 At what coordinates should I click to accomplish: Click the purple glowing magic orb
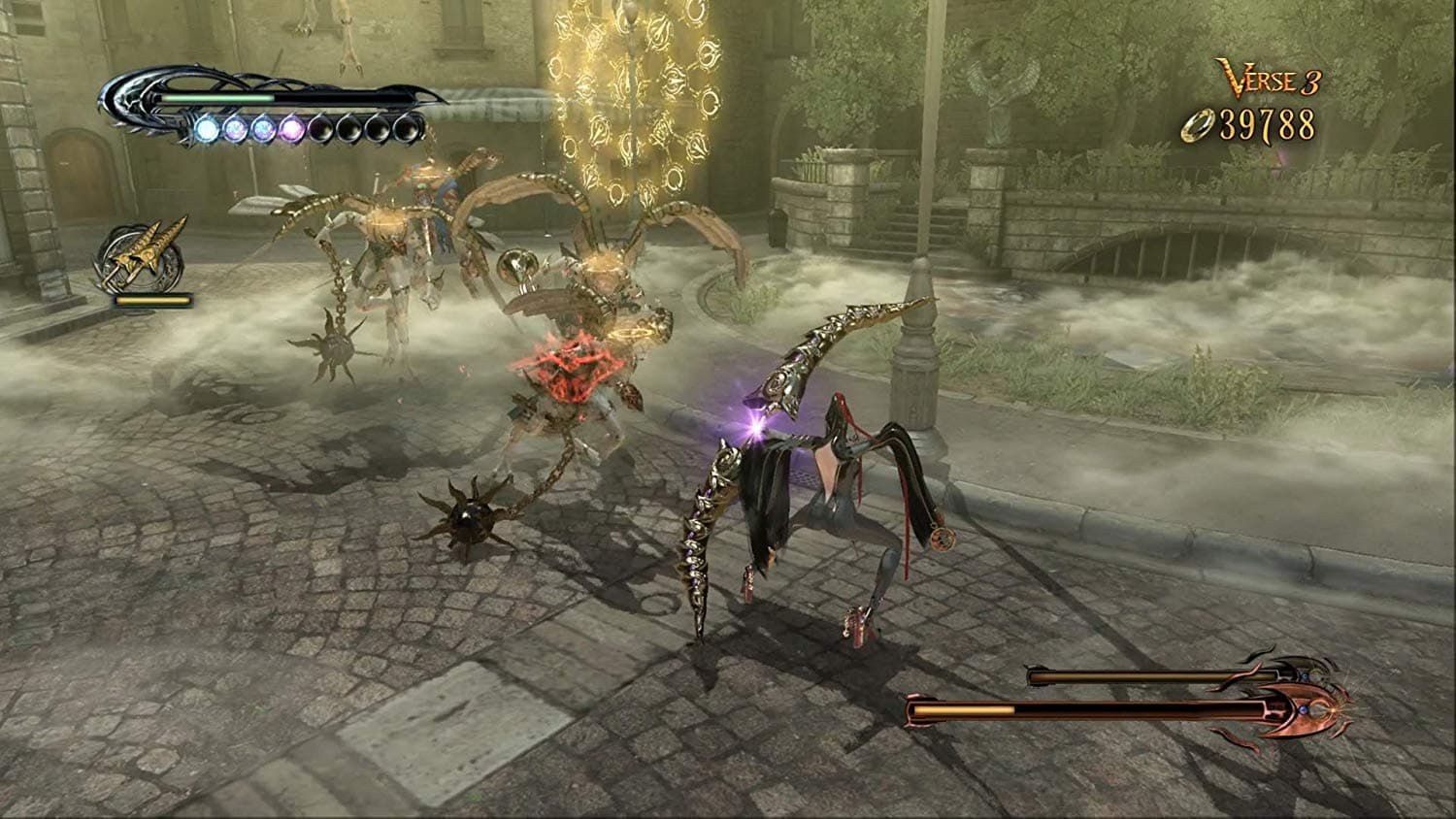(294, 129)
